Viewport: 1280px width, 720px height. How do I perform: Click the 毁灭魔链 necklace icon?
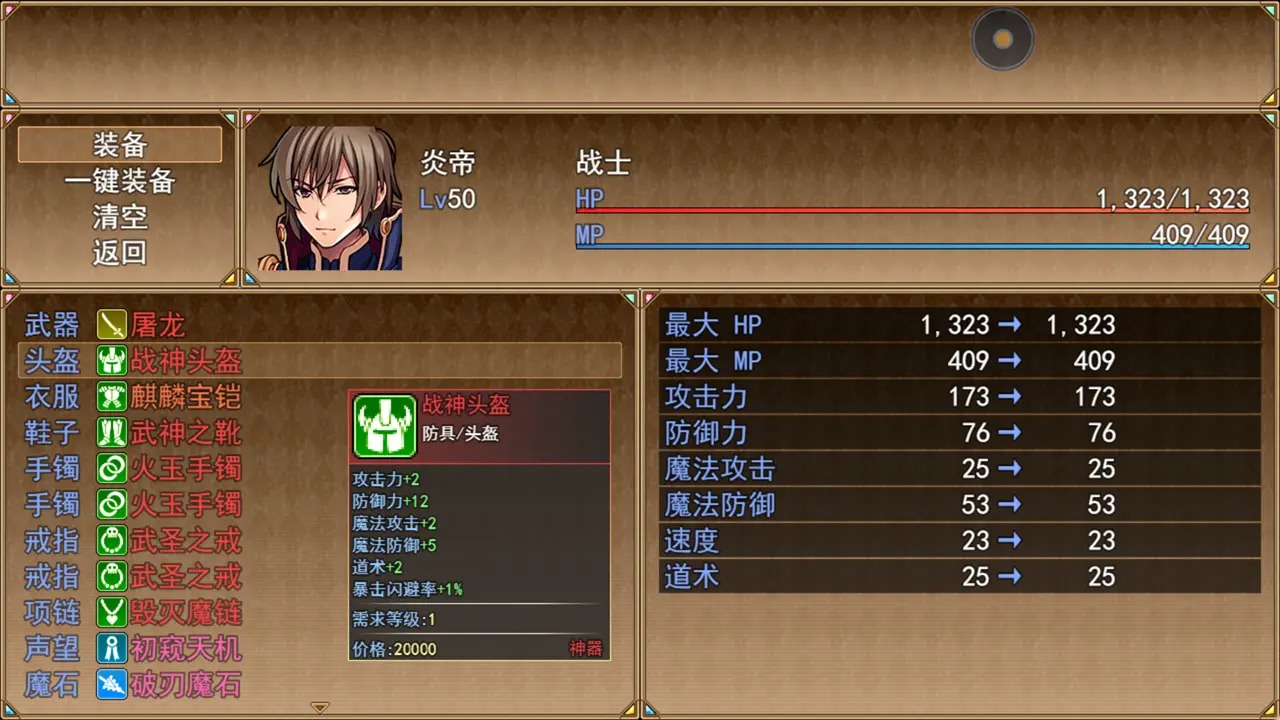110,613
